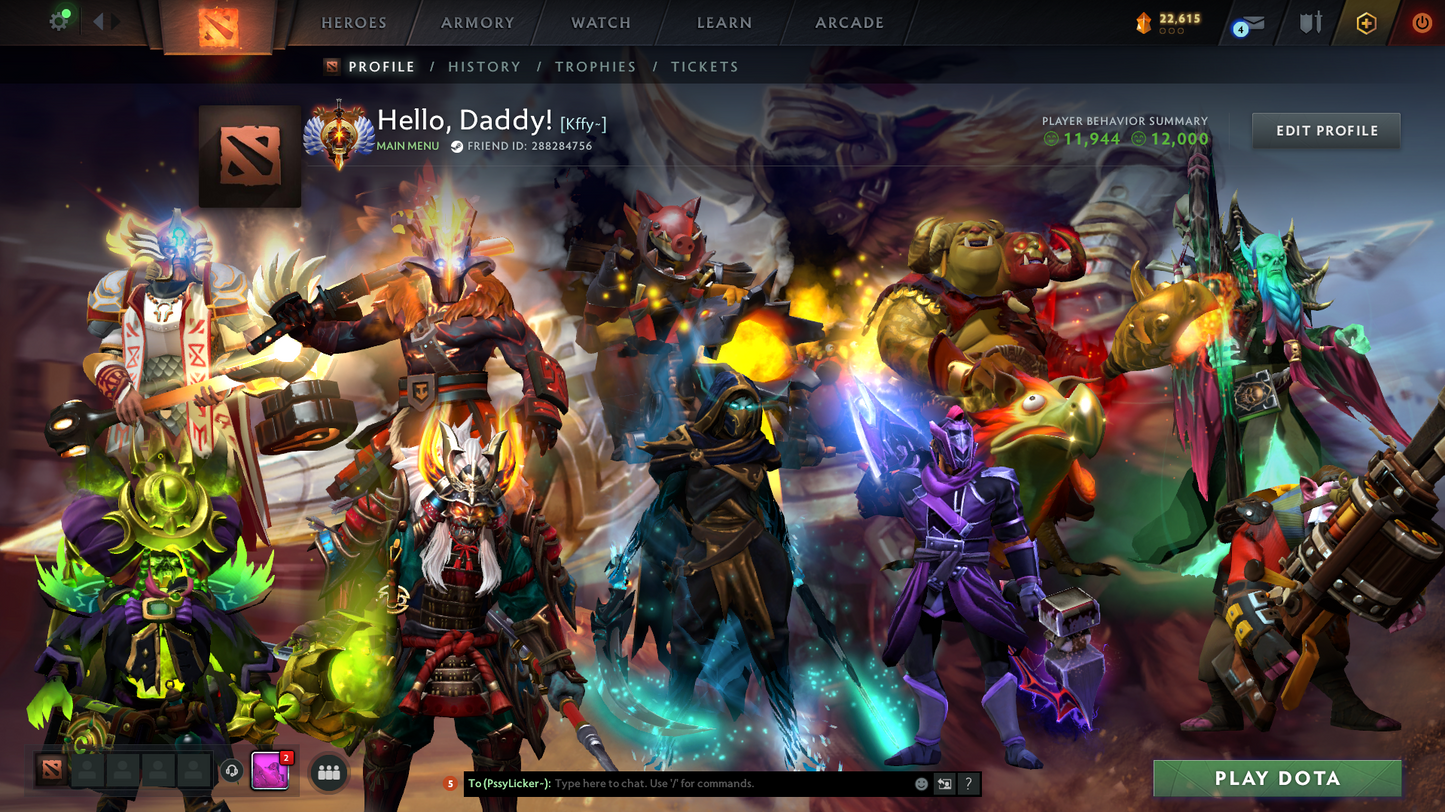1445x812 pixels.
Task: Open the emoticon picker in chat
Action: (x=921, y=784)
